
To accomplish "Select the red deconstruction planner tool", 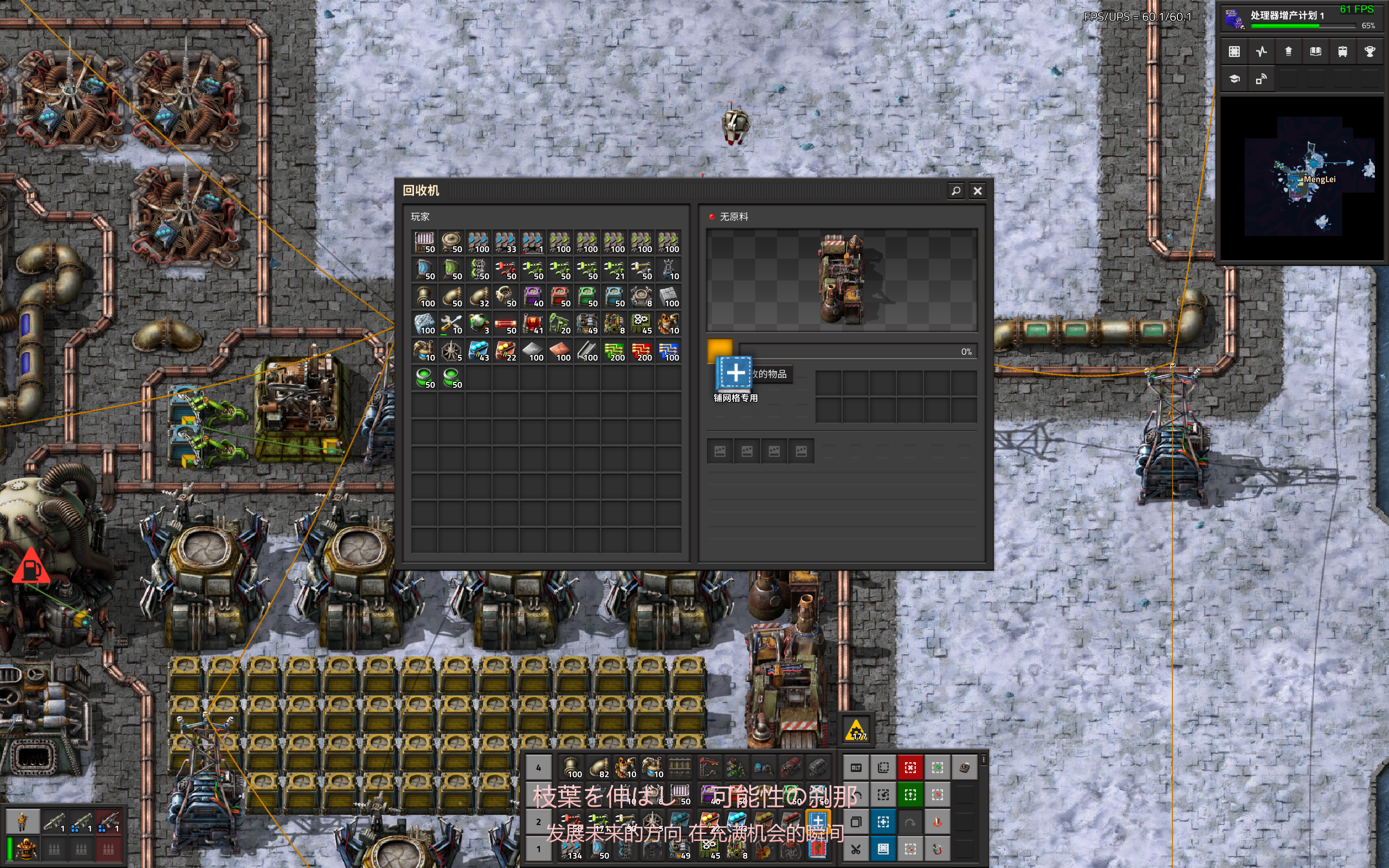I will 910,768.
